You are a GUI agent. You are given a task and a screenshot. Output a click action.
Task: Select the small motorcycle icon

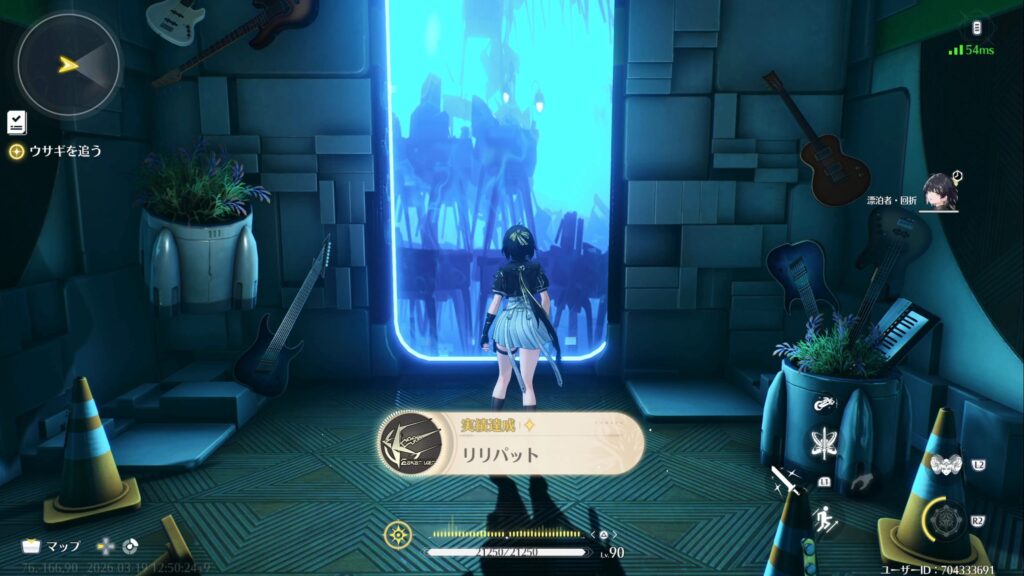point(826,405)
